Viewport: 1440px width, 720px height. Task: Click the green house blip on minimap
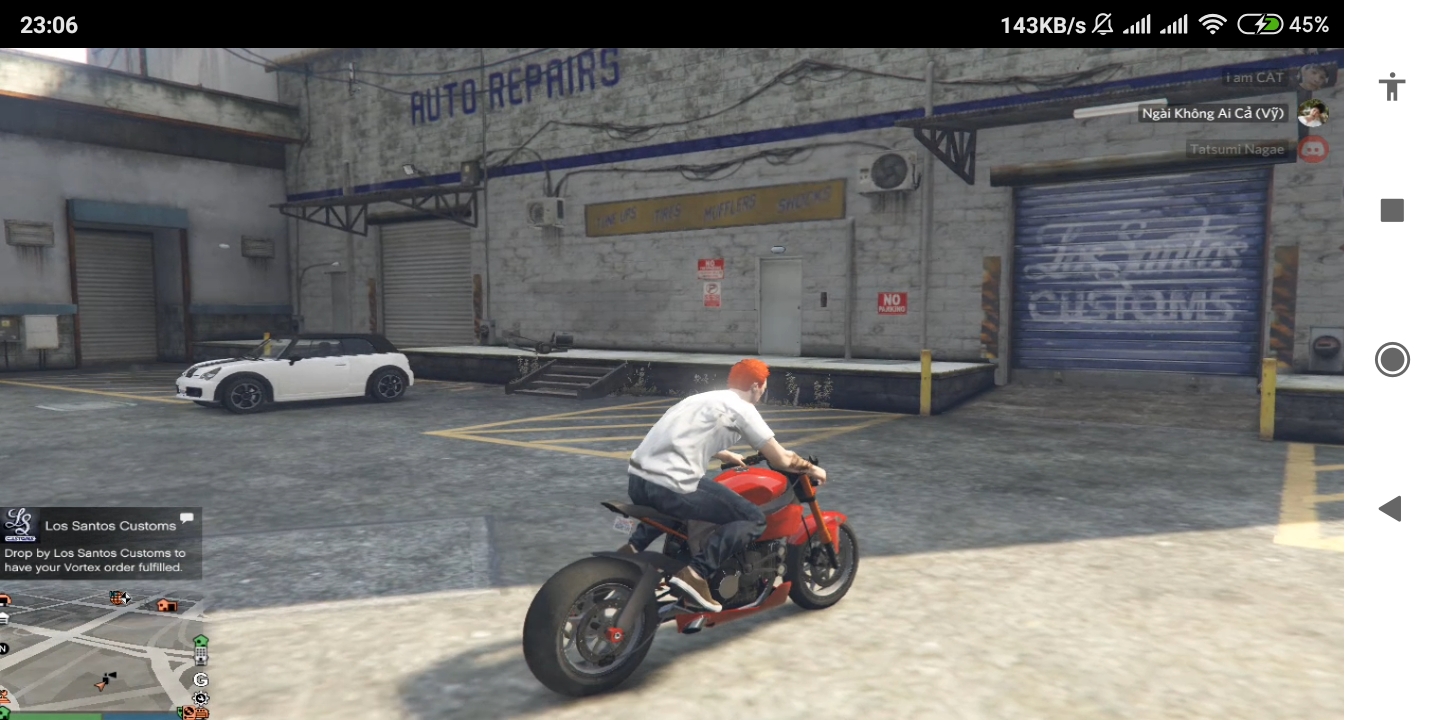(201, 641)
